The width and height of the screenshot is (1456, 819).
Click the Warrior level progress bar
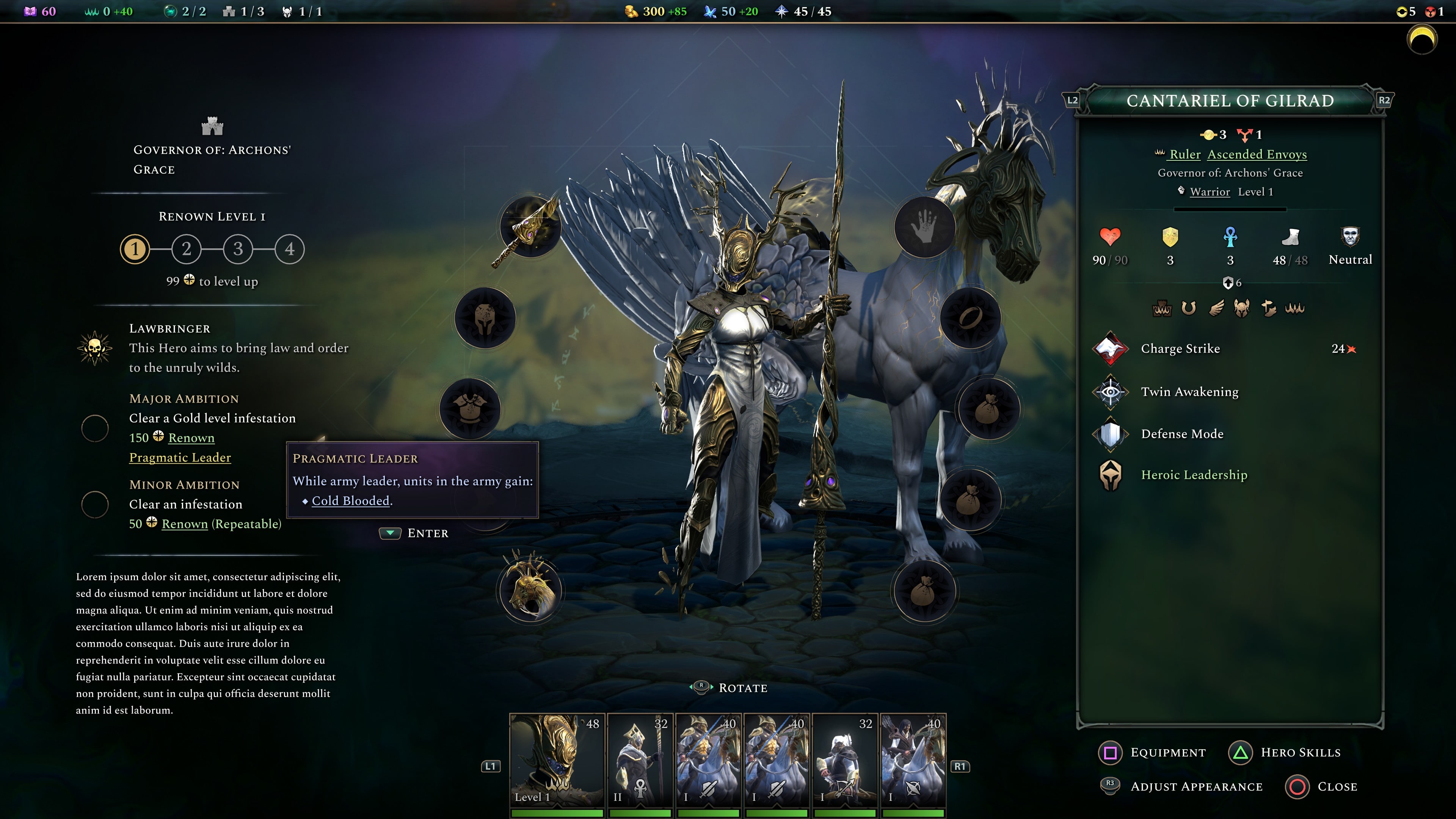1230,209
